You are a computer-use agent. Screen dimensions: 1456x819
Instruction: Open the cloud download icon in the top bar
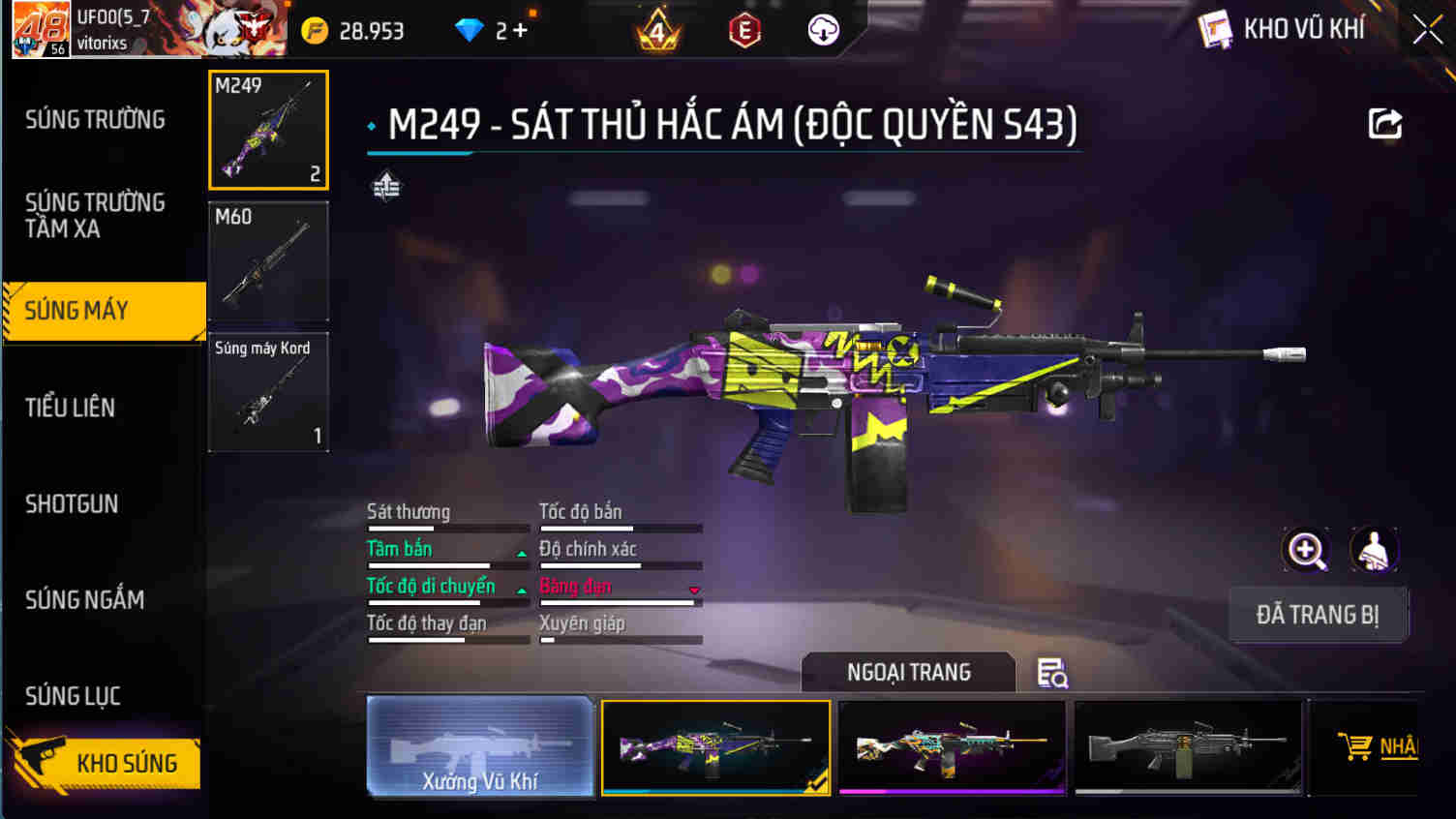pos(822,29)
